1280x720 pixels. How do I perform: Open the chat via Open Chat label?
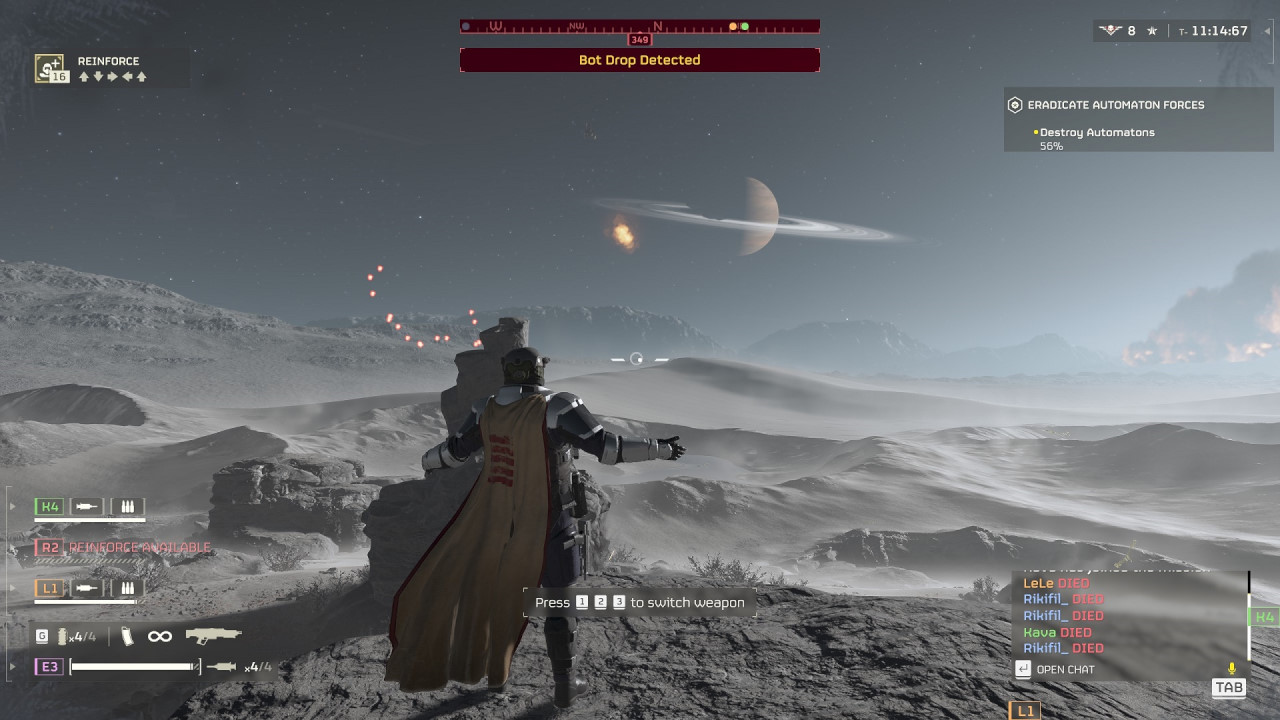click(x=1065, y=669)
